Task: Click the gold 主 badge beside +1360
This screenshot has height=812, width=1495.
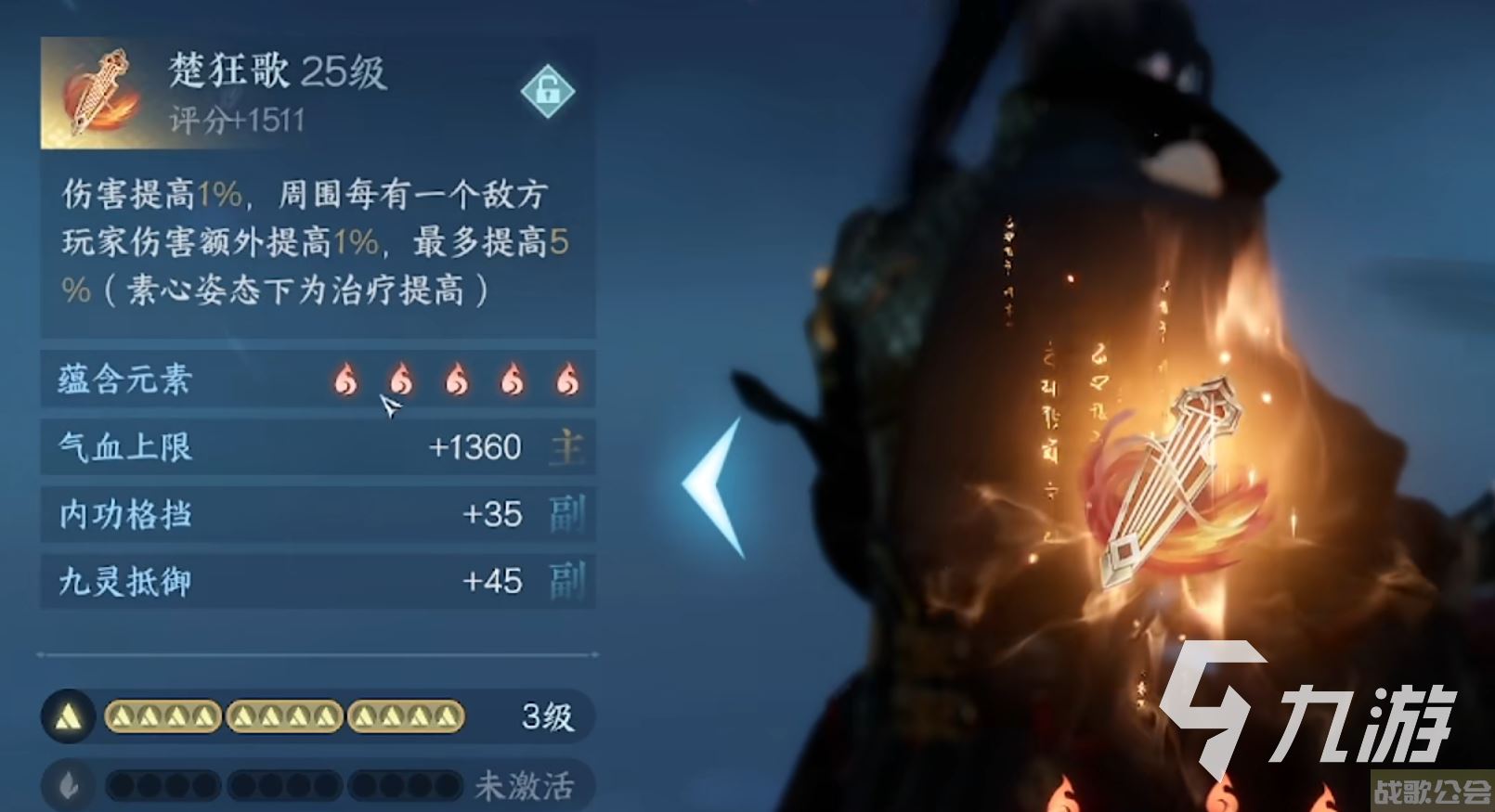Action: tap(569, 447)
